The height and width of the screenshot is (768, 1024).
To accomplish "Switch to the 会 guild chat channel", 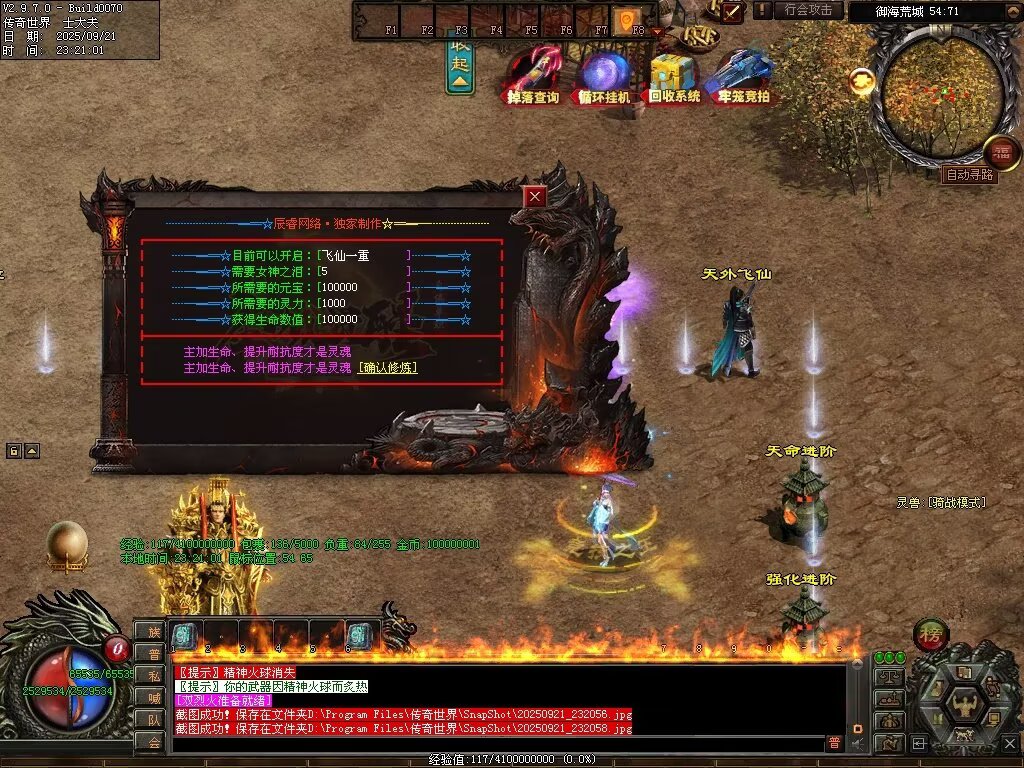I will pos(153,741).
